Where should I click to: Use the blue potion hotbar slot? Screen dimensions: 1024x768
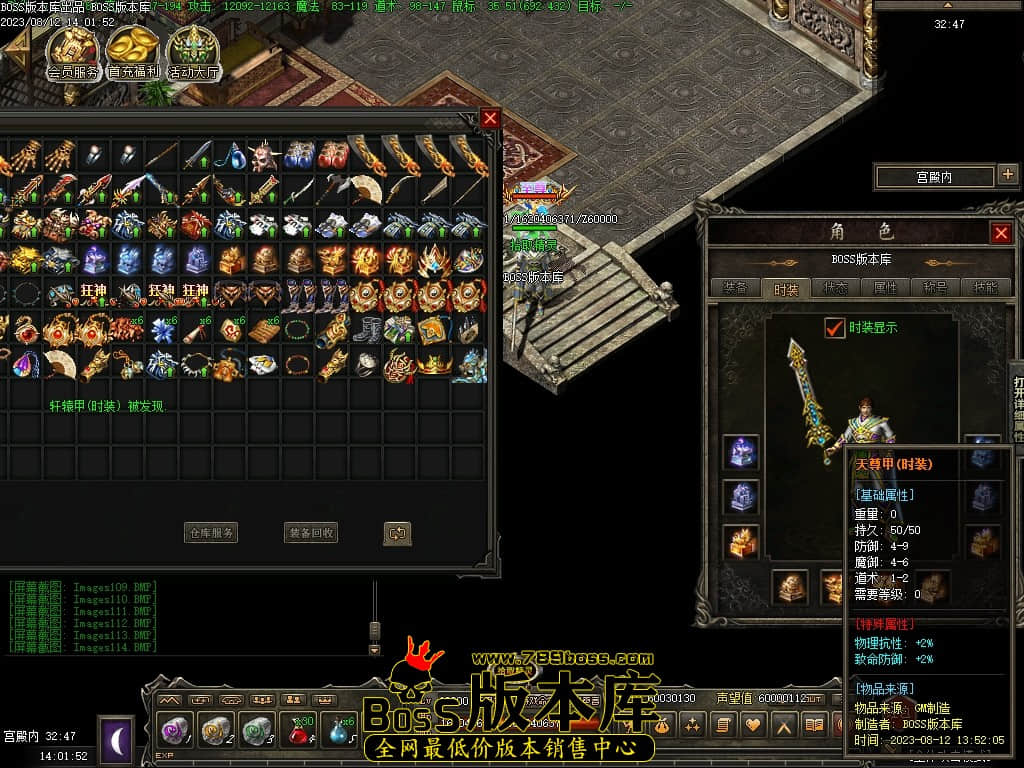[339, 731]
